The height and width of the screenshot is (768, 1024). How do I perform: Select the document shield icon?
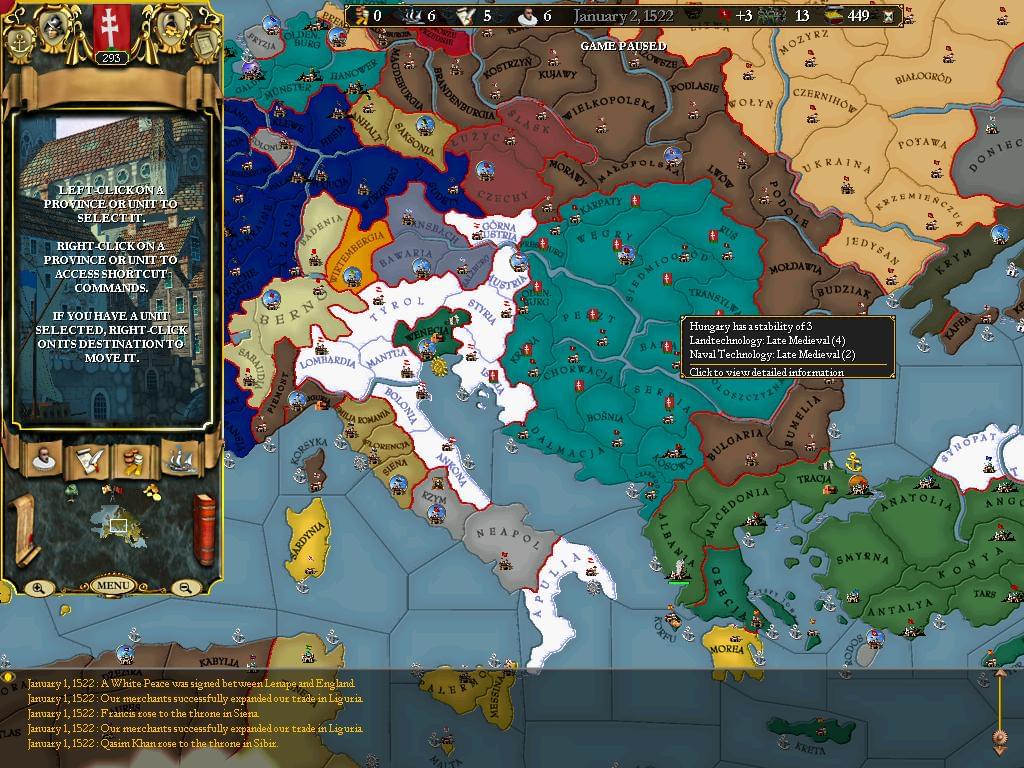(x=203, y=44)
